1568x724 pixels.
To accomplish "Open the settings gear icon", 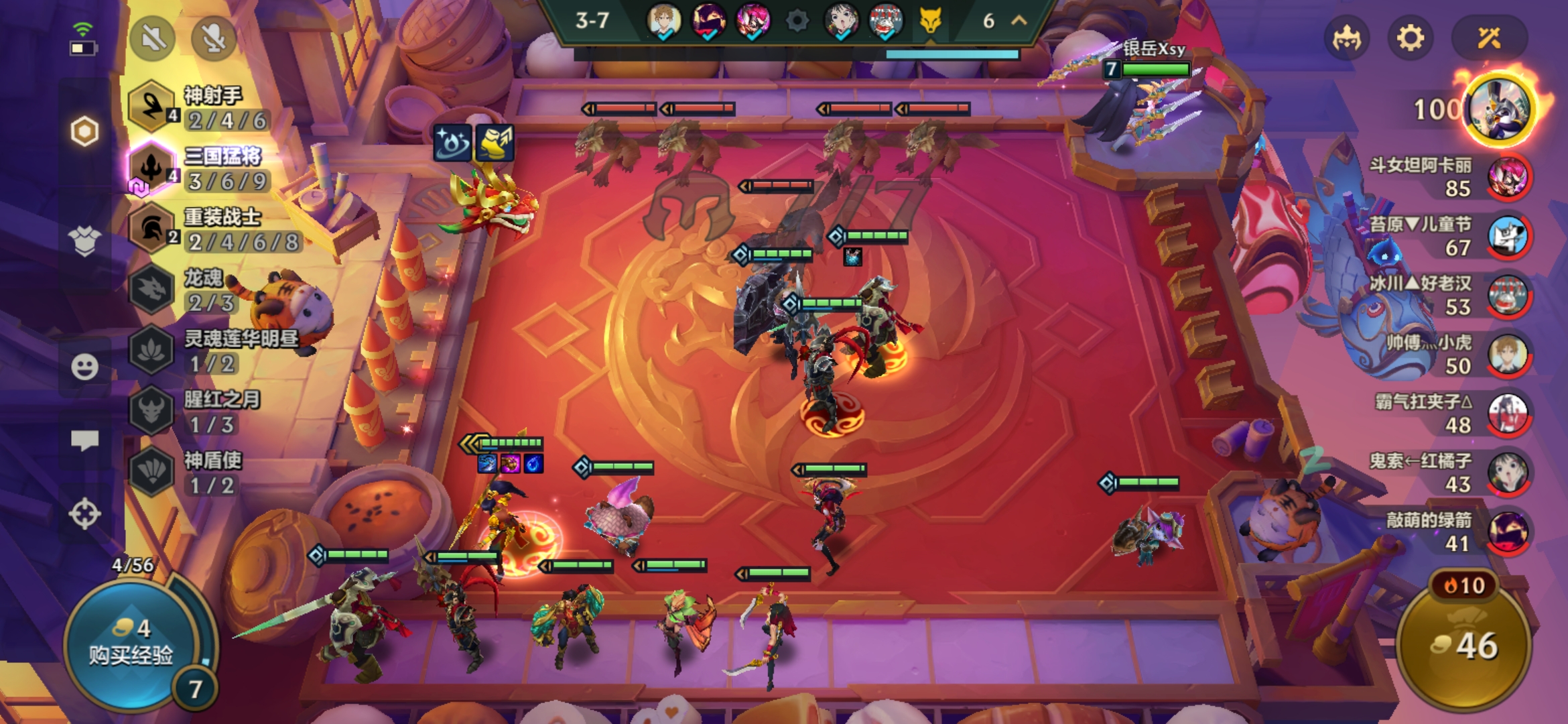I will [1410, 38].
